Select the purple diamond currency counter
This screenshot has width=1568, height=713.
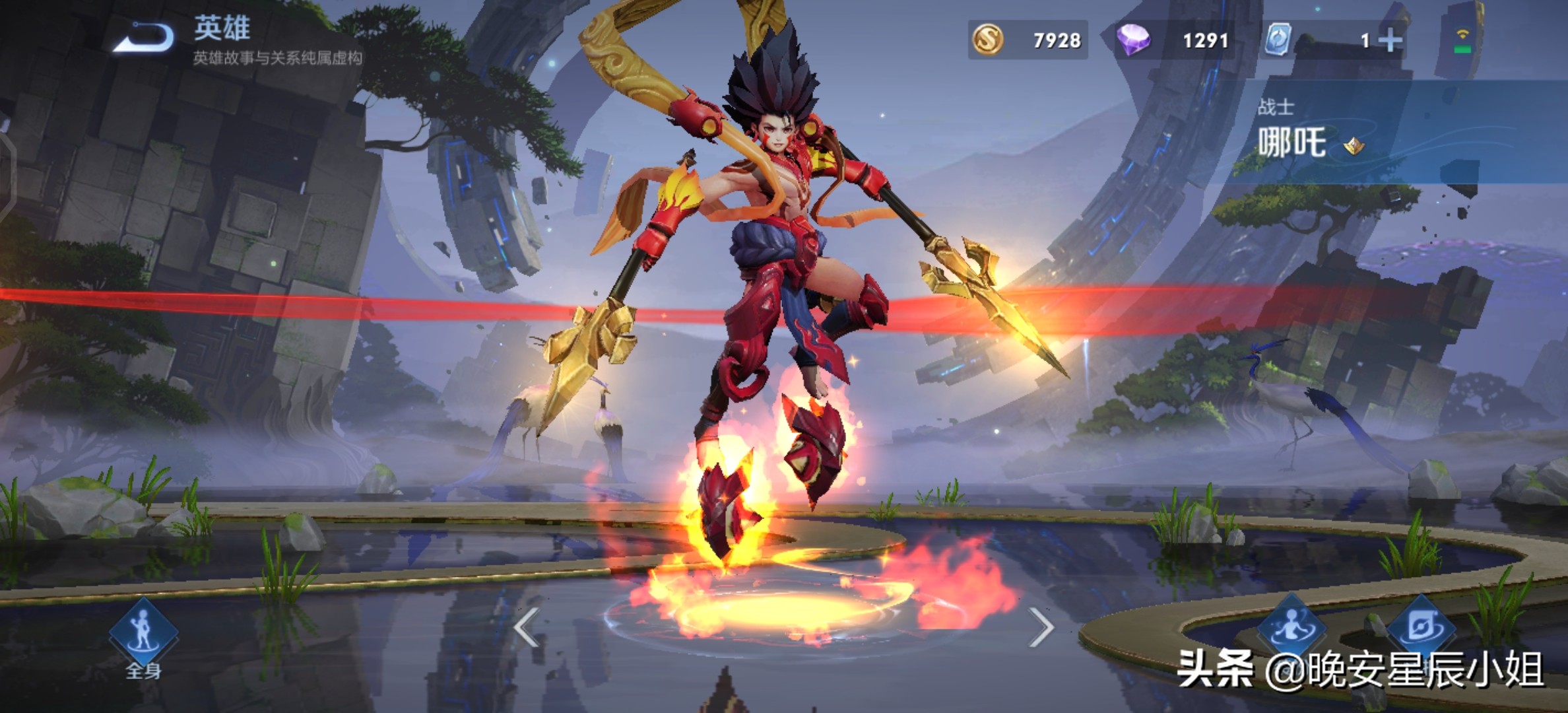click(x=1173, y=40)
